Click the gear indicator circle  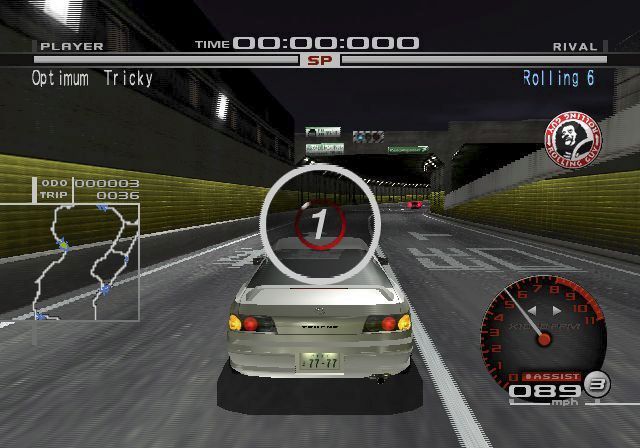point(597,383)
